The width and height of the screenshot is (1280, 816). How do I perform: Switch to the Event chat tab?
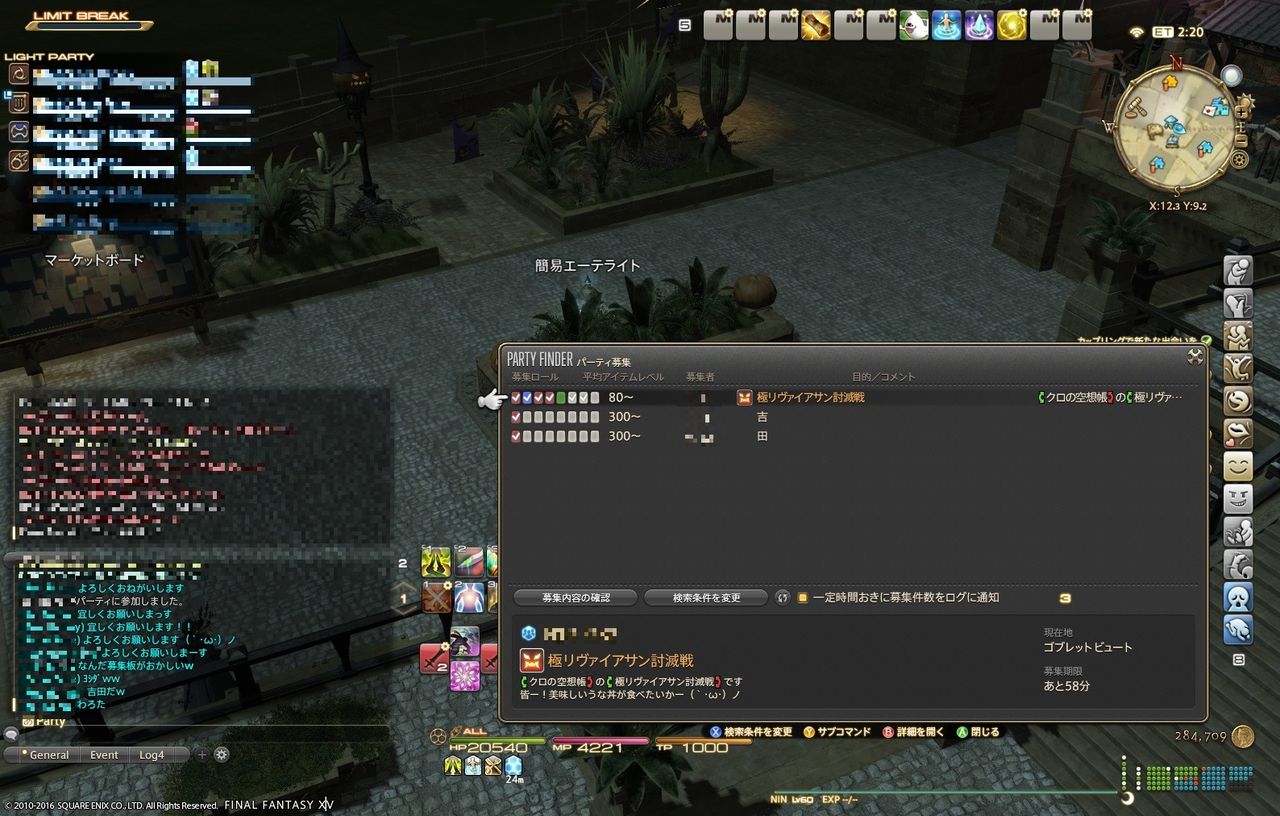point(103,755)
